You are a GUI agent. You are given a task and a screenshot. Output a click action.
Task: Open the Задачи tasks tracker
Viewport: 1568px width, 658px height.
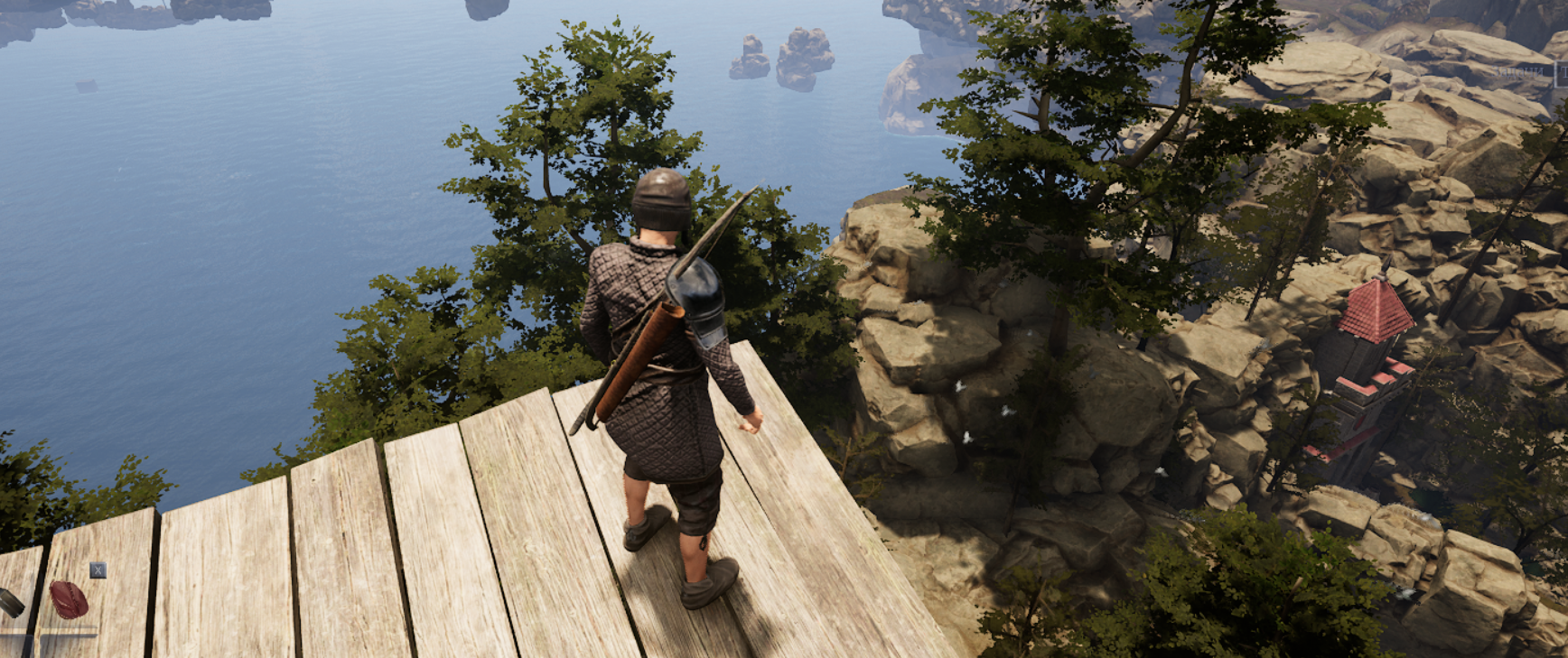[1520, 71]
